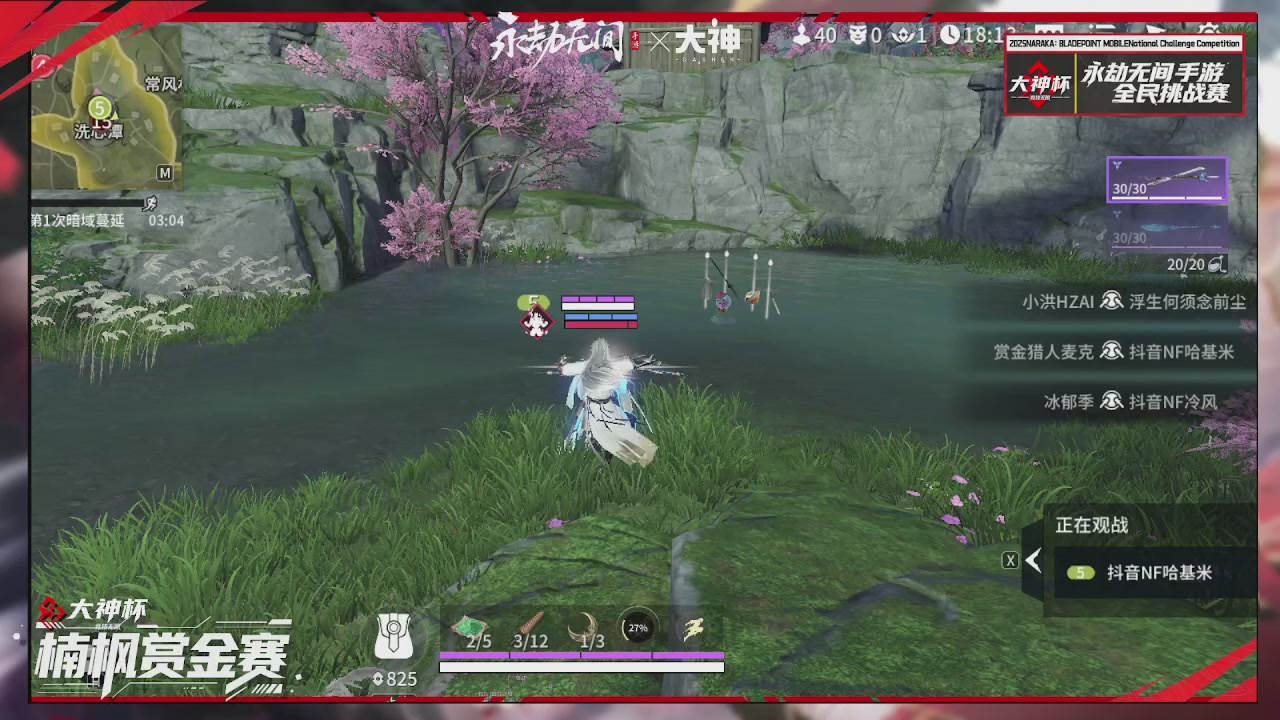Image resolution: width=1280 pixels, height=720 pixels.
Task: Select the equipped spear weapon slot showing 30/30
Action: 1166,178
